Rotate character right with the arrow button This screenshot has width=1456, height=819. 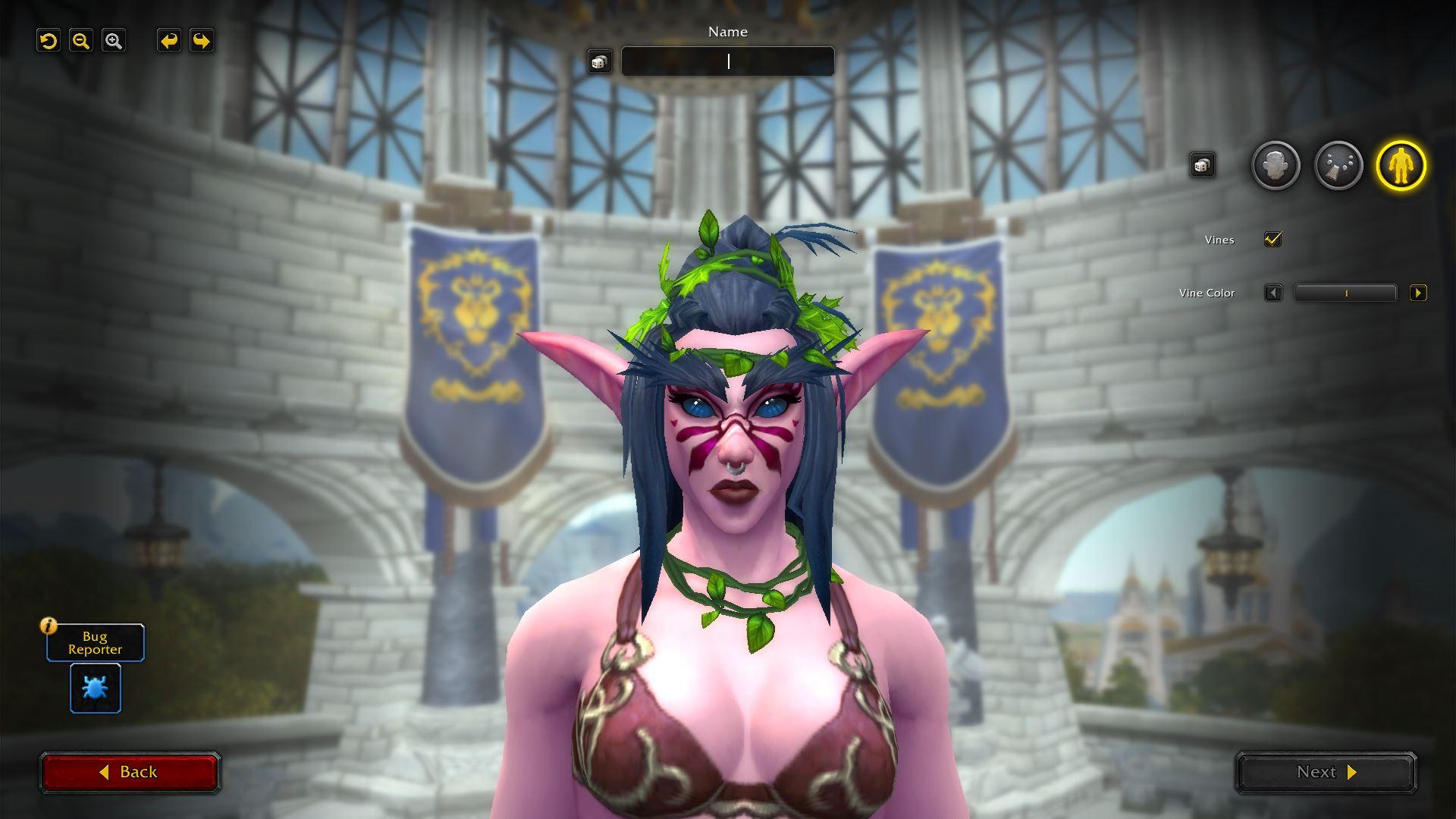[202, 41]
